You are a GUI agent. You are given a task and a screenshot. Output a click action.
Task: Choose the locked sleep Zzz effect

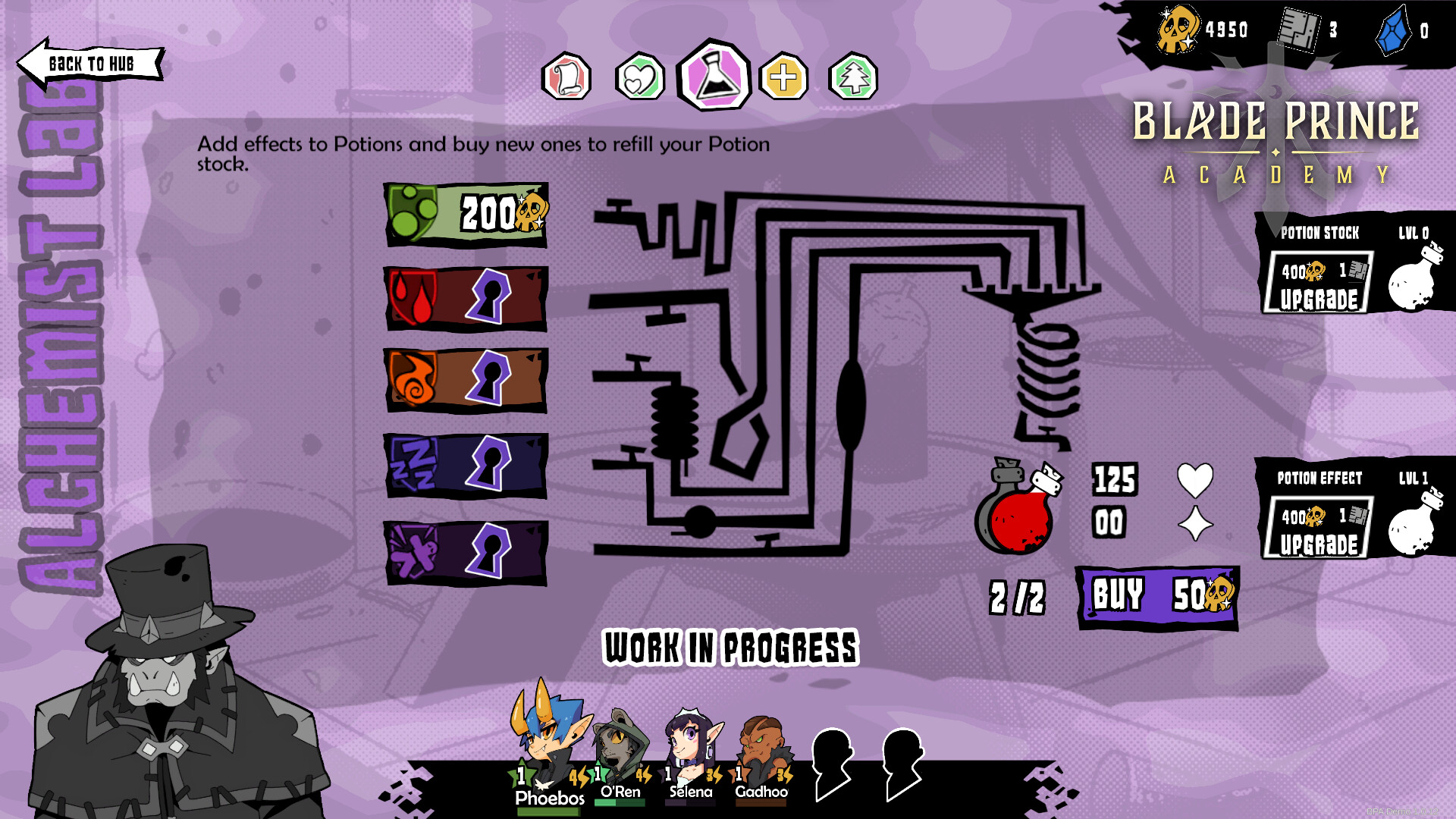click(466, 465)
